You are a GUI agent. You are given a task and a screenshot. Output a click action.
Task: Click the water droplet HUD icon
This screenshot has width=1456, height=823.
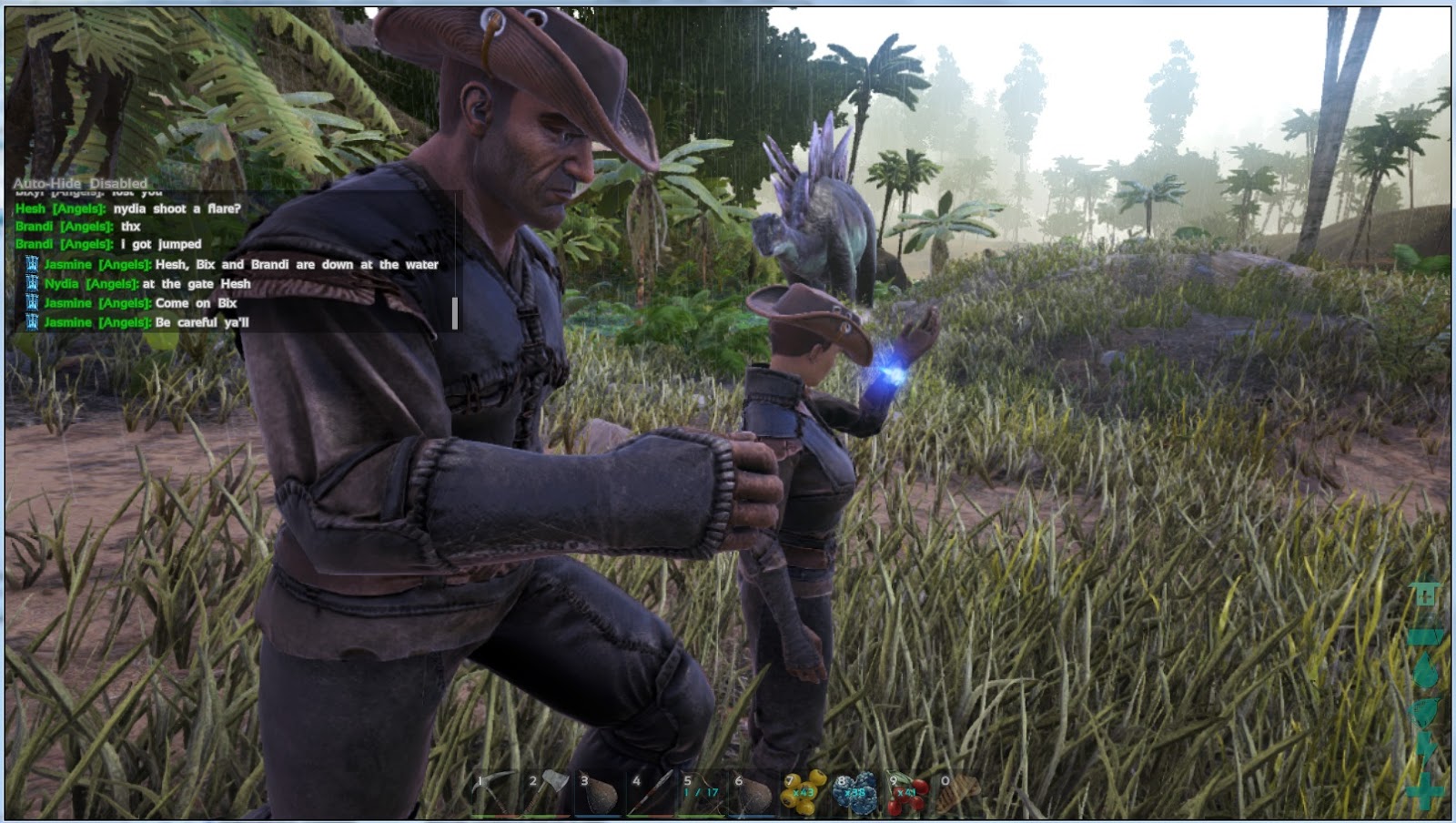point(1423,667)
